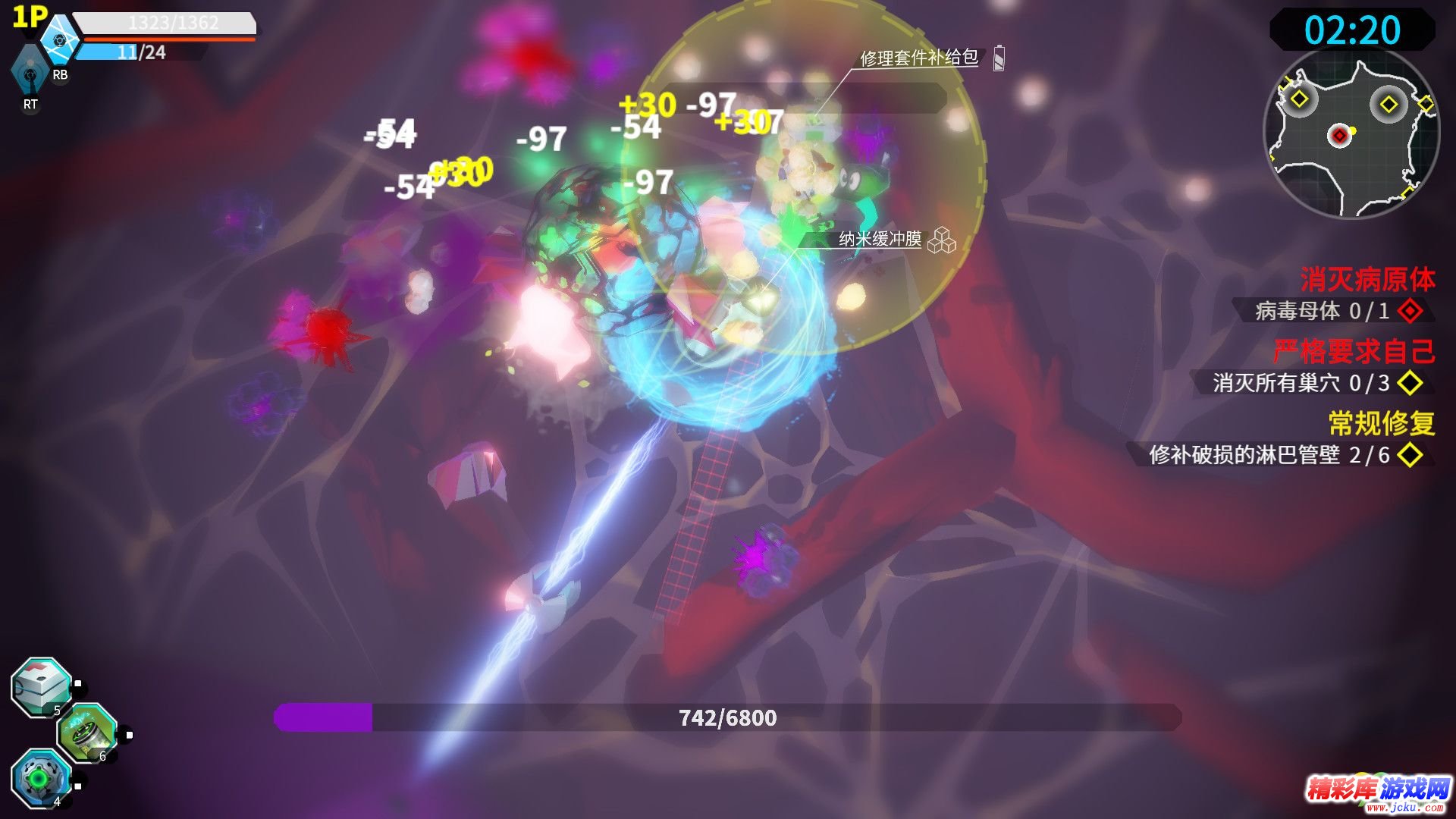
Task: Click the 纳米缓冲膜 pickup label
Action: [x=880, y=240]
